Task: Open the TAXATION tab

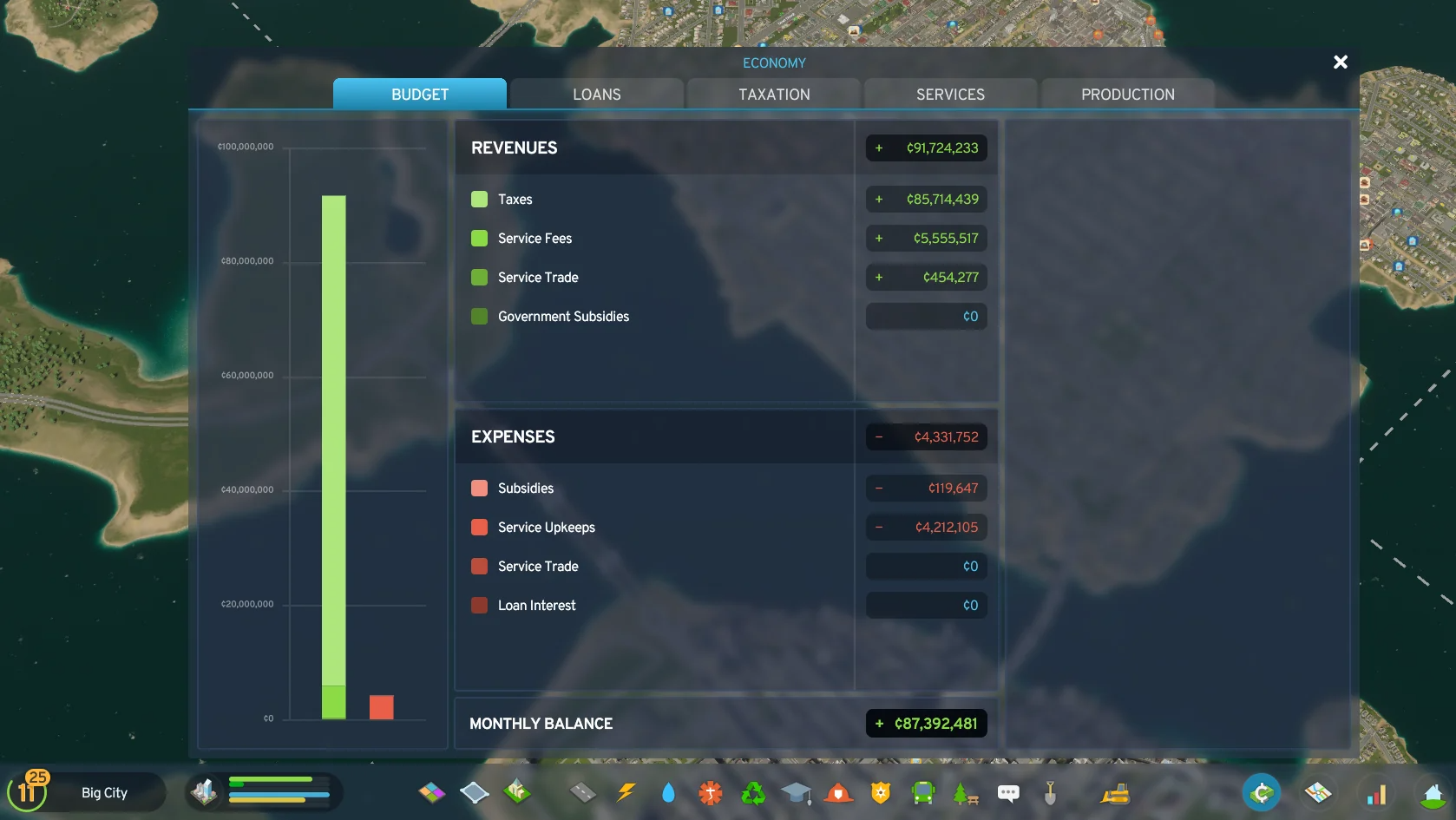Action: pos(773,94)
